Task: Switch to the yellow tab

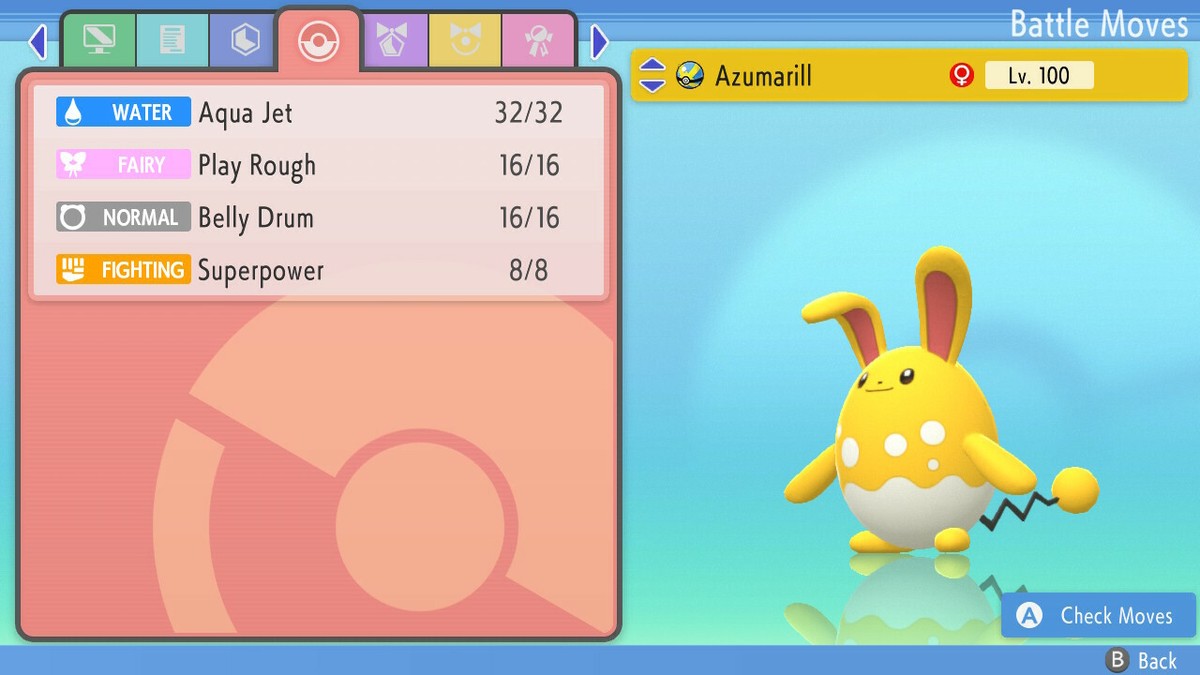Action: tap(465, 40)
